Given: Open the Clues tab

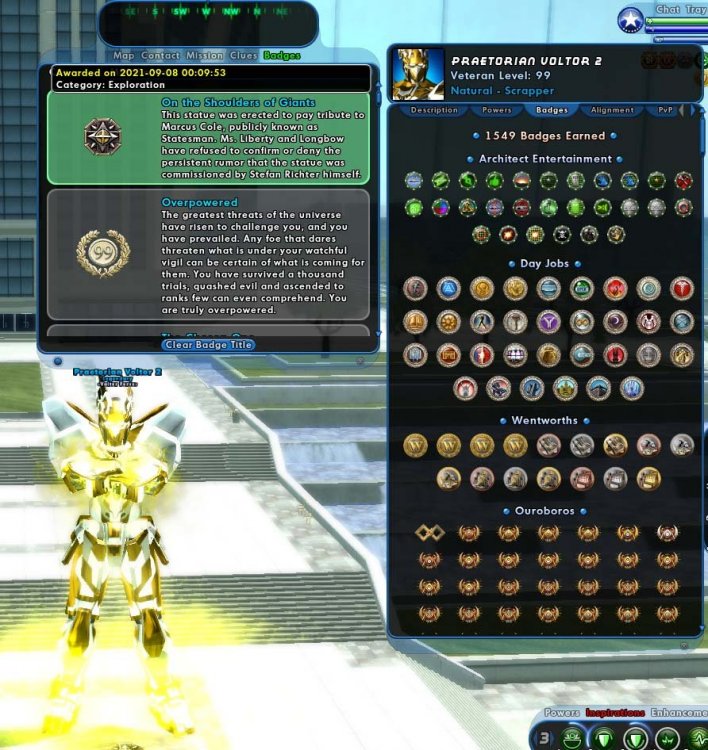Looking at the screenshot, I should (244, 56).
